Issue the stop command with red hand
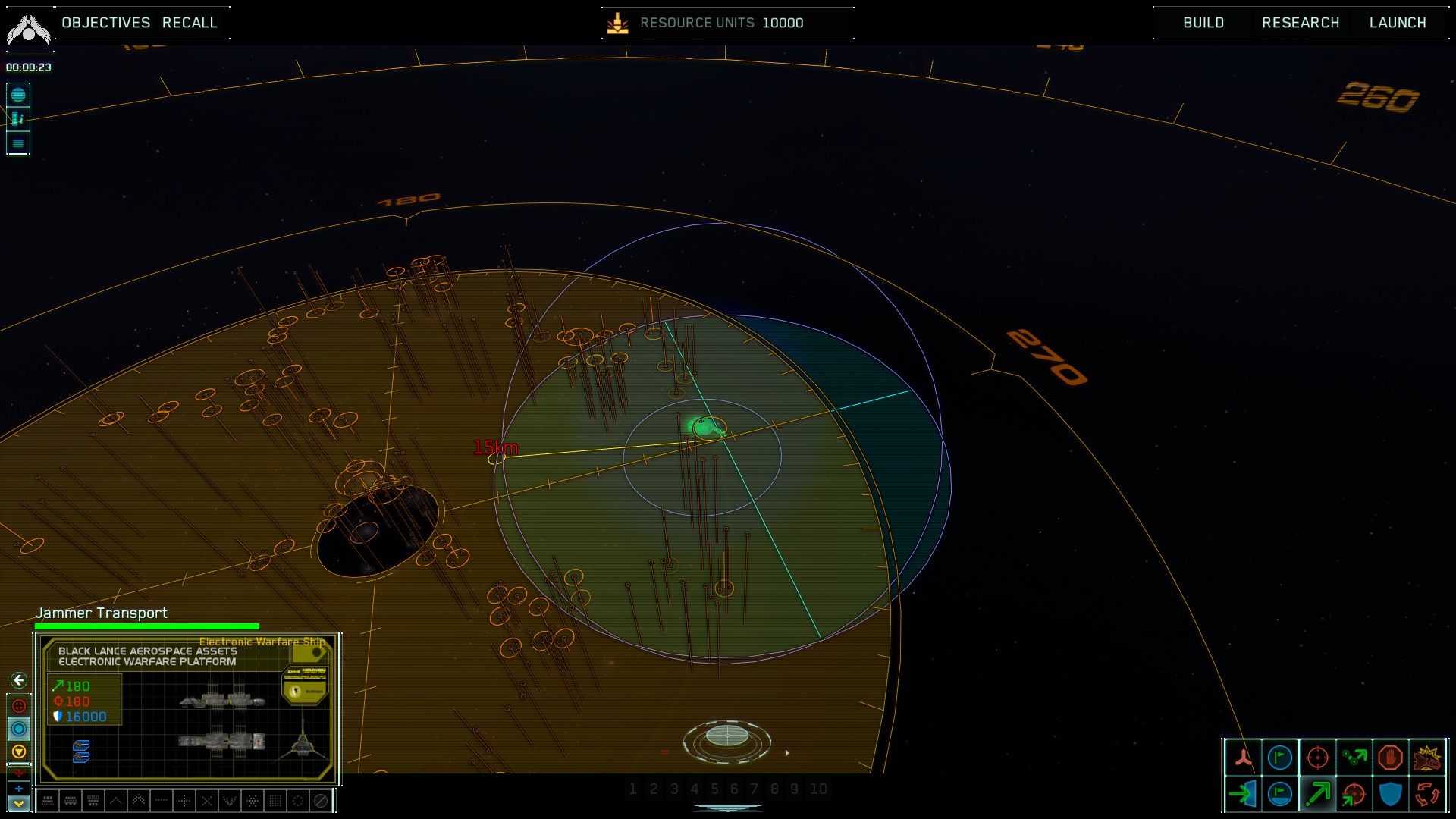Viewport: 1456px width, 819px height. click(x=1390, y=757)
